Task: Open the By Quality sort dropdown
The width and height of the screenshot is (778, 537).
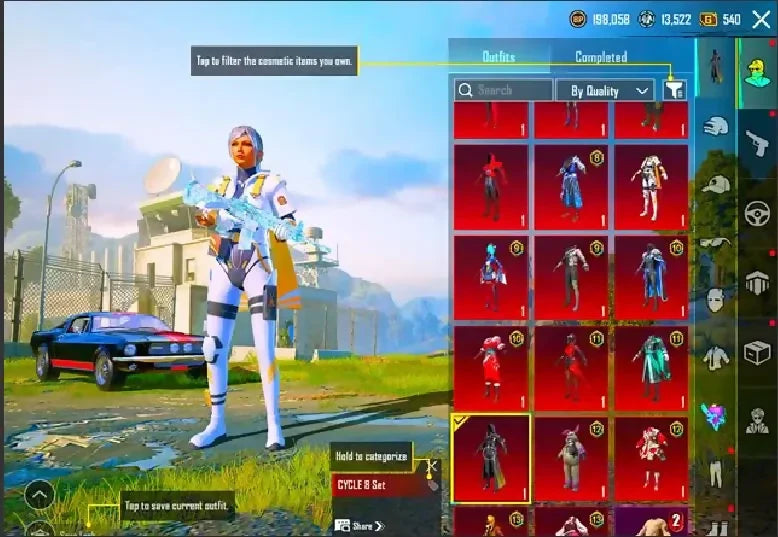Action: (605, 90)
